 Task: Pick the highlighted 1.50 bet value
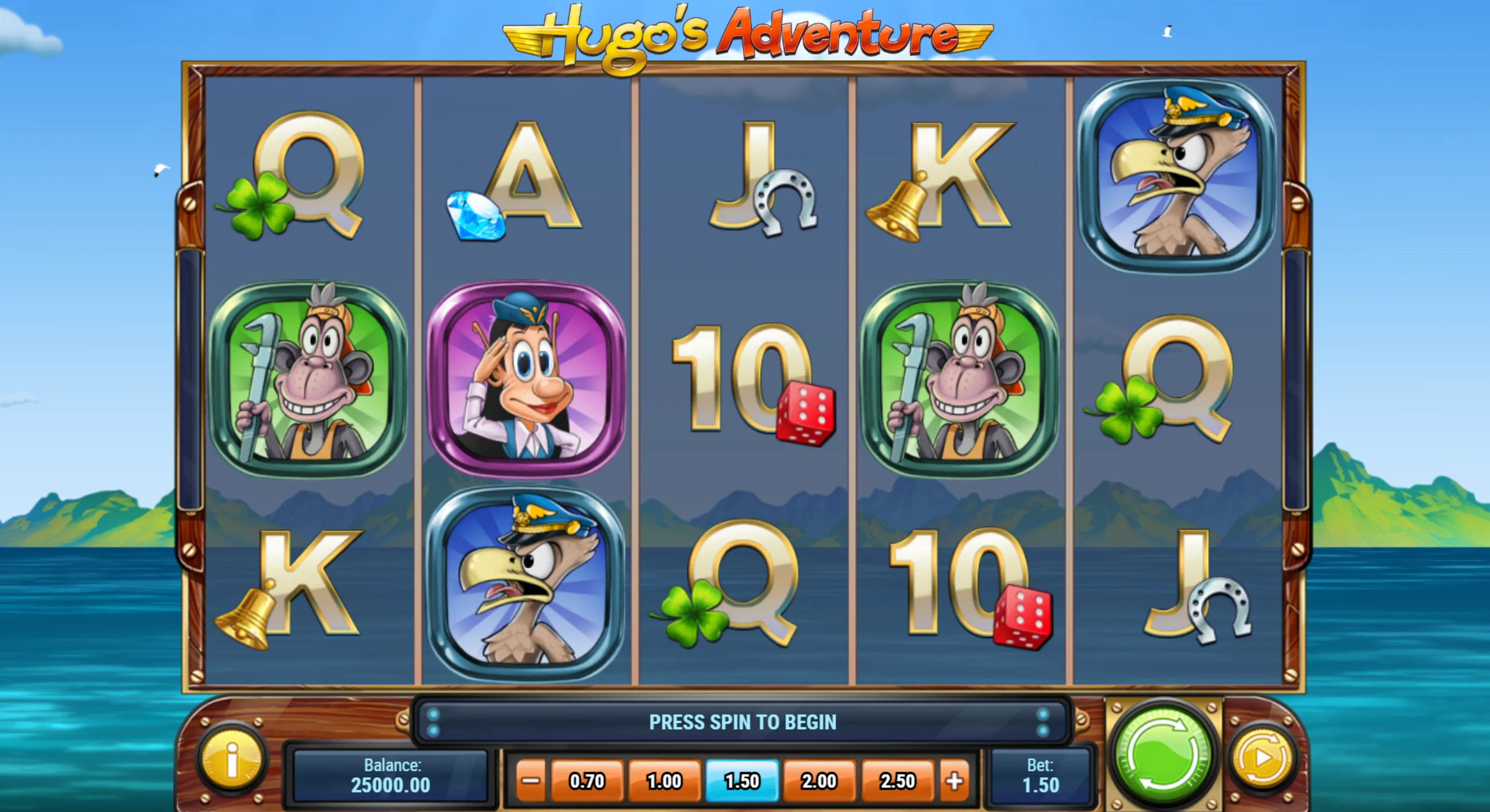742,781
